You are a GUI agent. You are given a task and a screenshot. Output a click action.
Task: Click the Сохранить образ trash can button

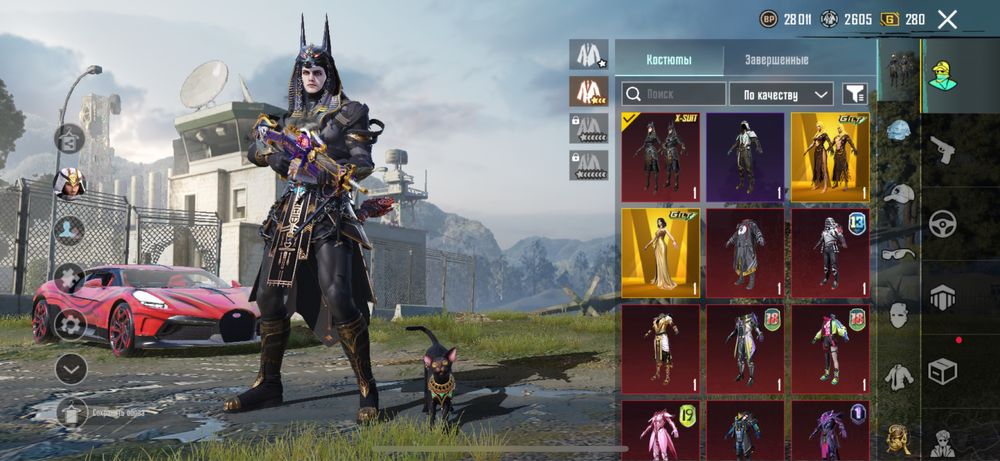pos(70,411)
